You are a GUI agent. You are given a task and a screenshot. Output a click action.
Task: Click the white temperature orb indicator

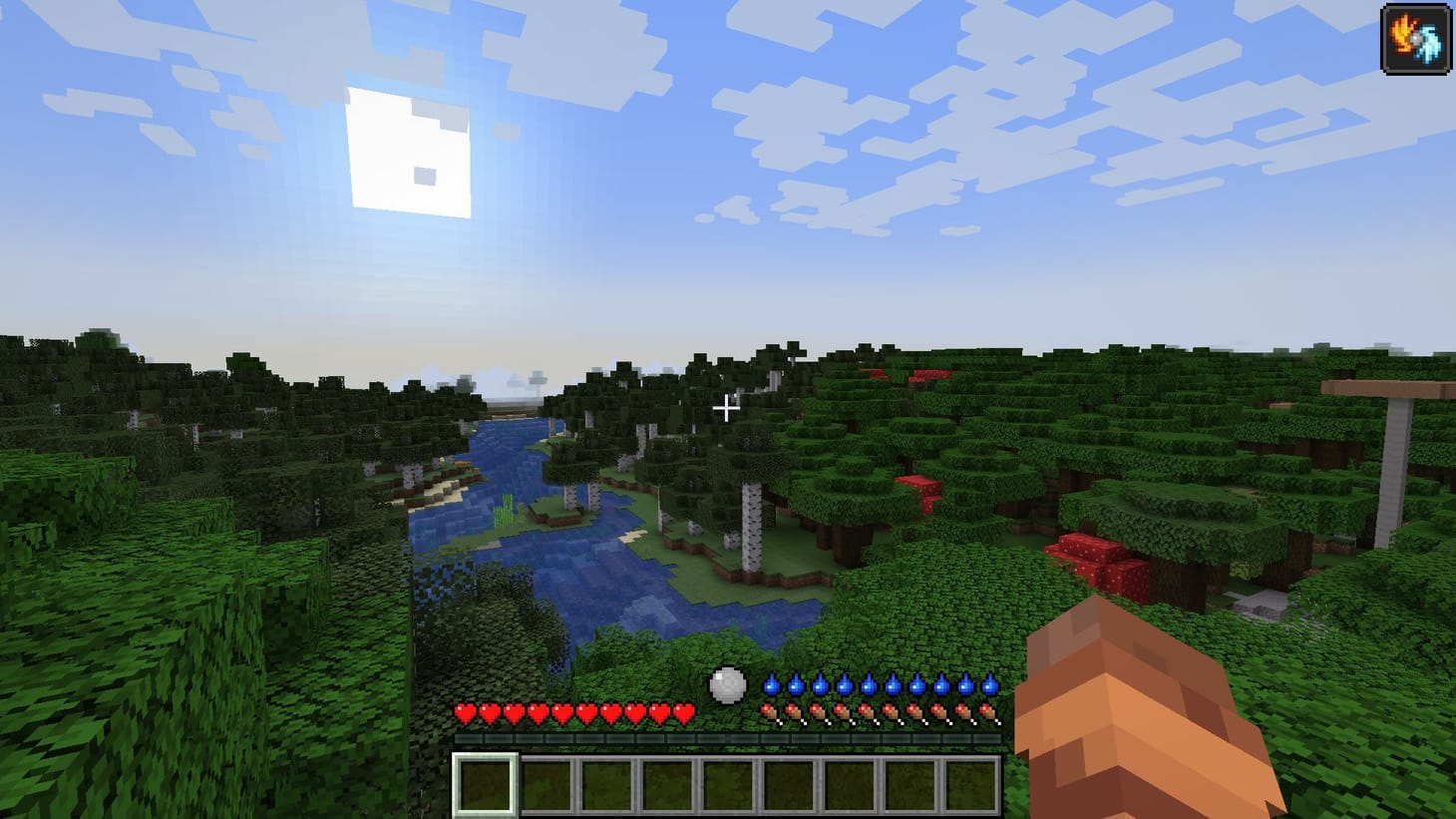tap(726, 683)
